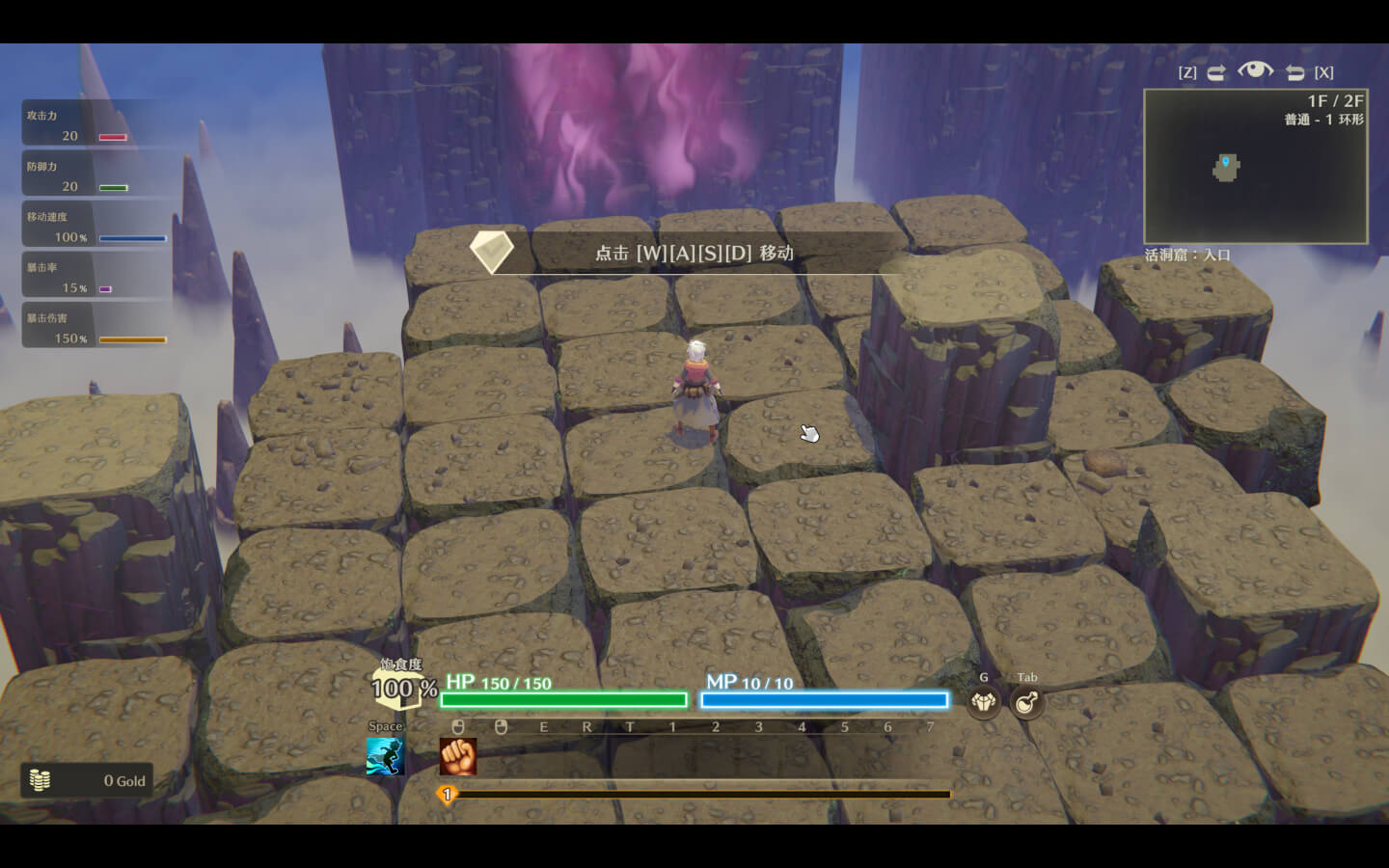
Task: Open the potion flask item bag
Action: coord(1026,702)
